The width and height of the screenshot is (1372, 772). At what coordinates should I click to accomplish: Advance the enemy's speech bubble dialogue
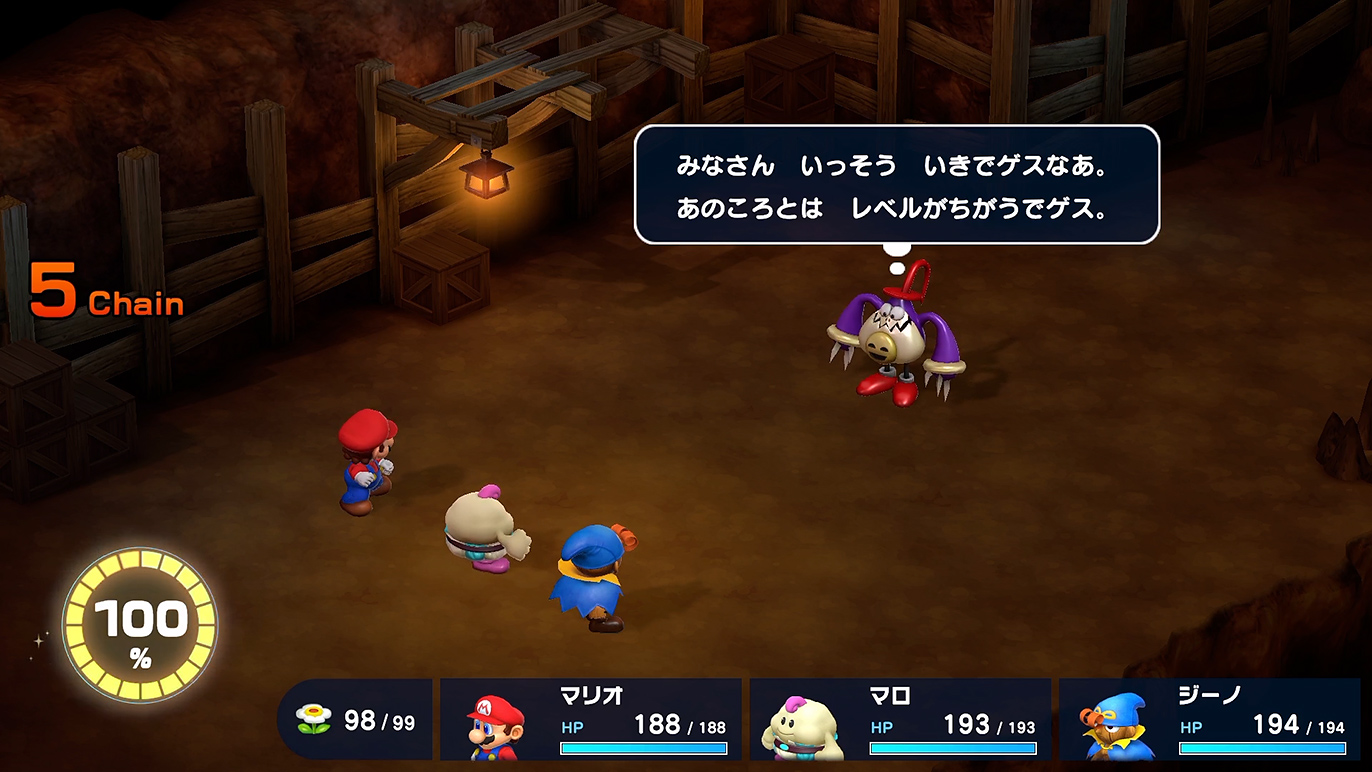tap(896, 185)
